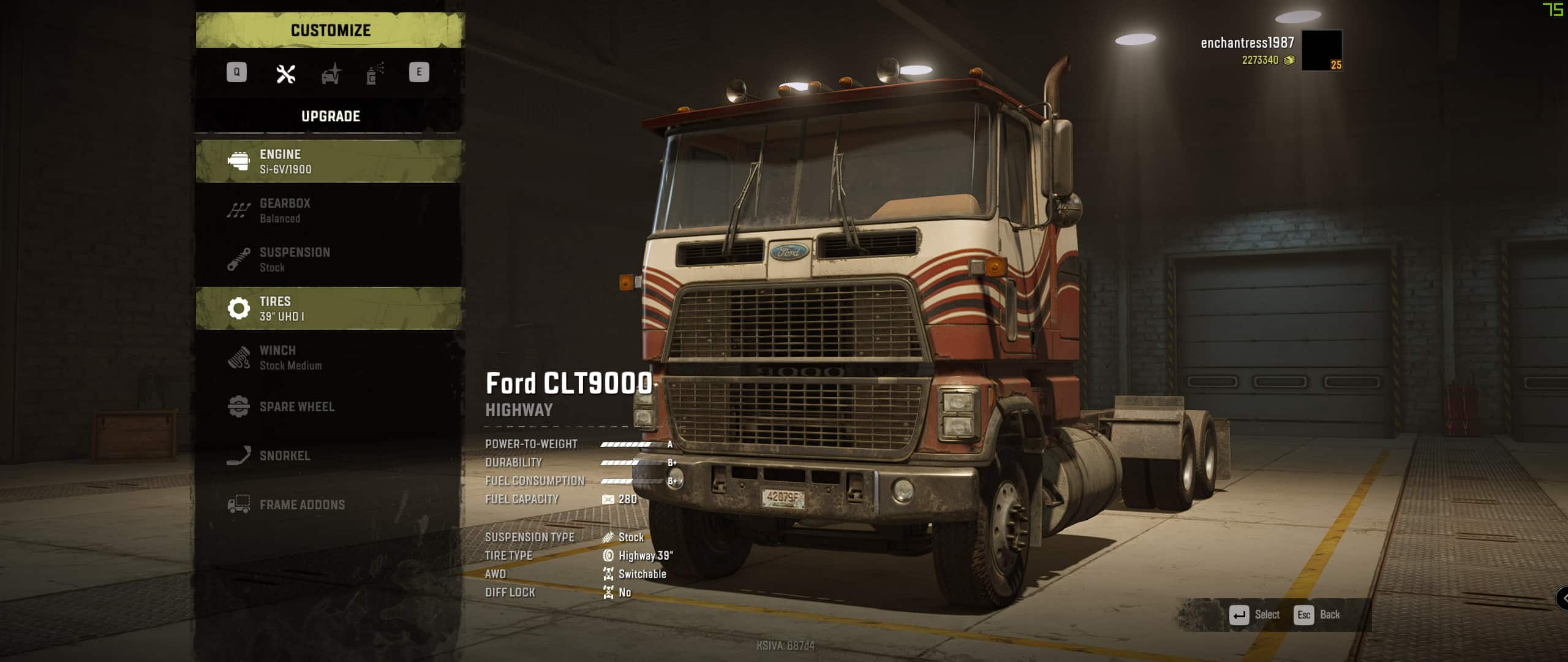The height and width of the screenshot is (662, 1568).
Task: Switch to the wrench-and-screwdriver Upgrade tab
Action: (x=285, y=74)
